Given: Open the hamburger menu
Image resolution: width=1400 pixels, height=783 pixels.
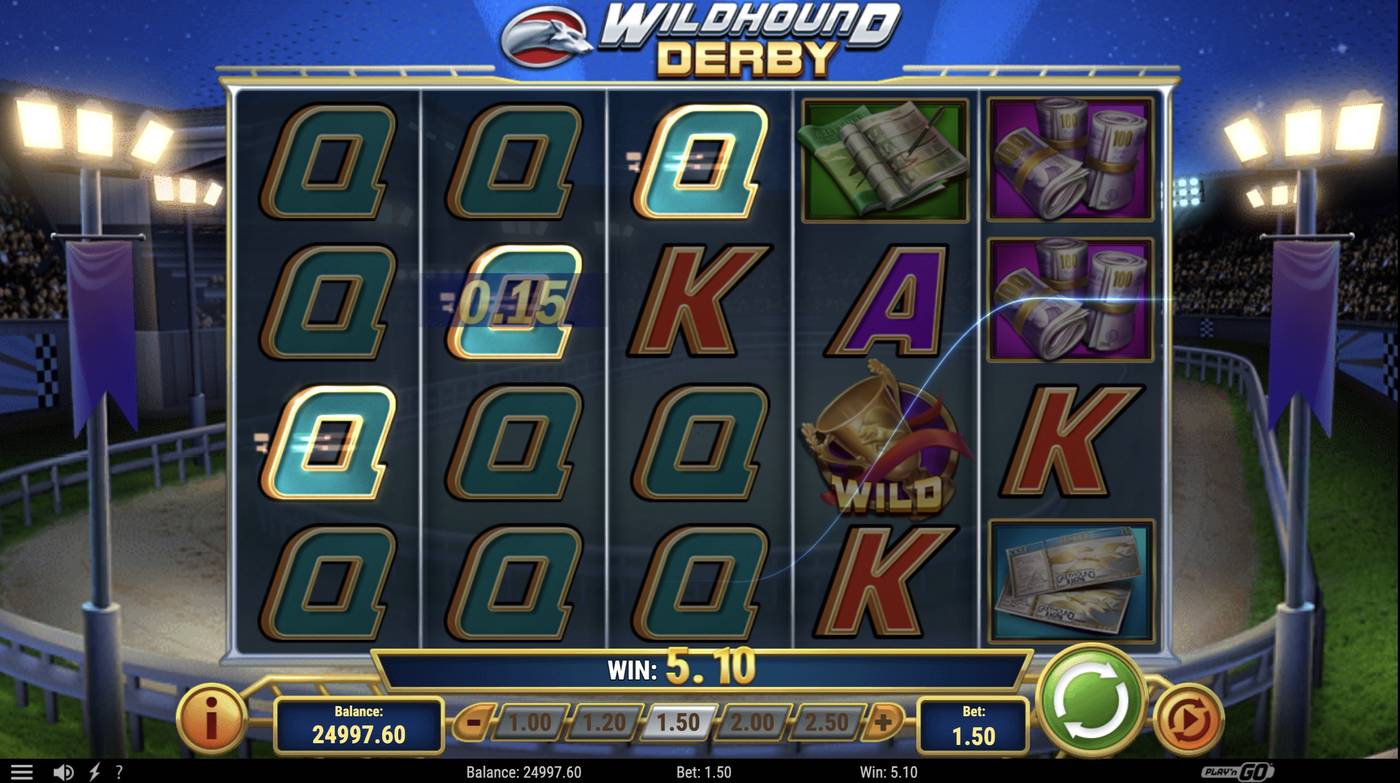Looking at the screenshot, I should [x=21, y=772].
